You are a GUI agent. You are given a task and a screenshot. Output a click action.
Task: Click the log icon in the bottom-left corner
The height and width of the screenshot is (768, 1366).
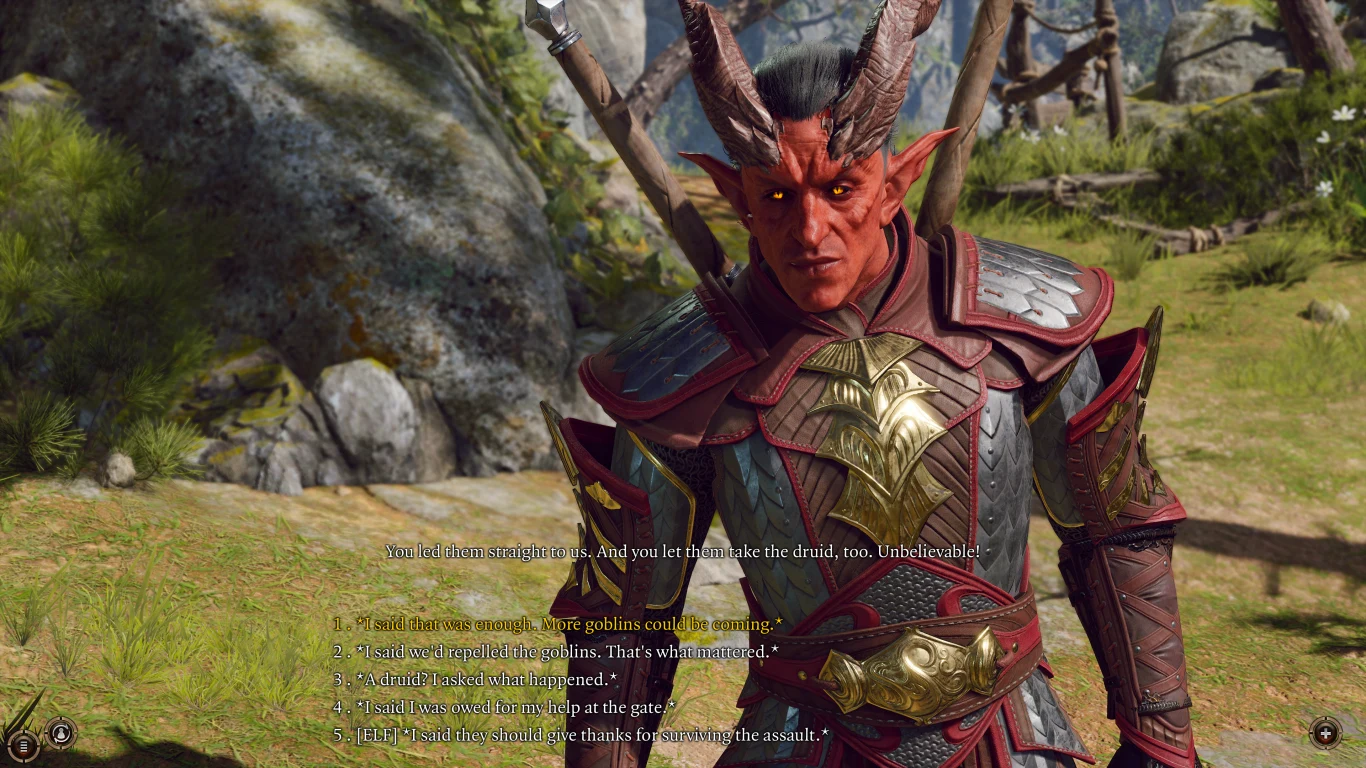[24, 745]
